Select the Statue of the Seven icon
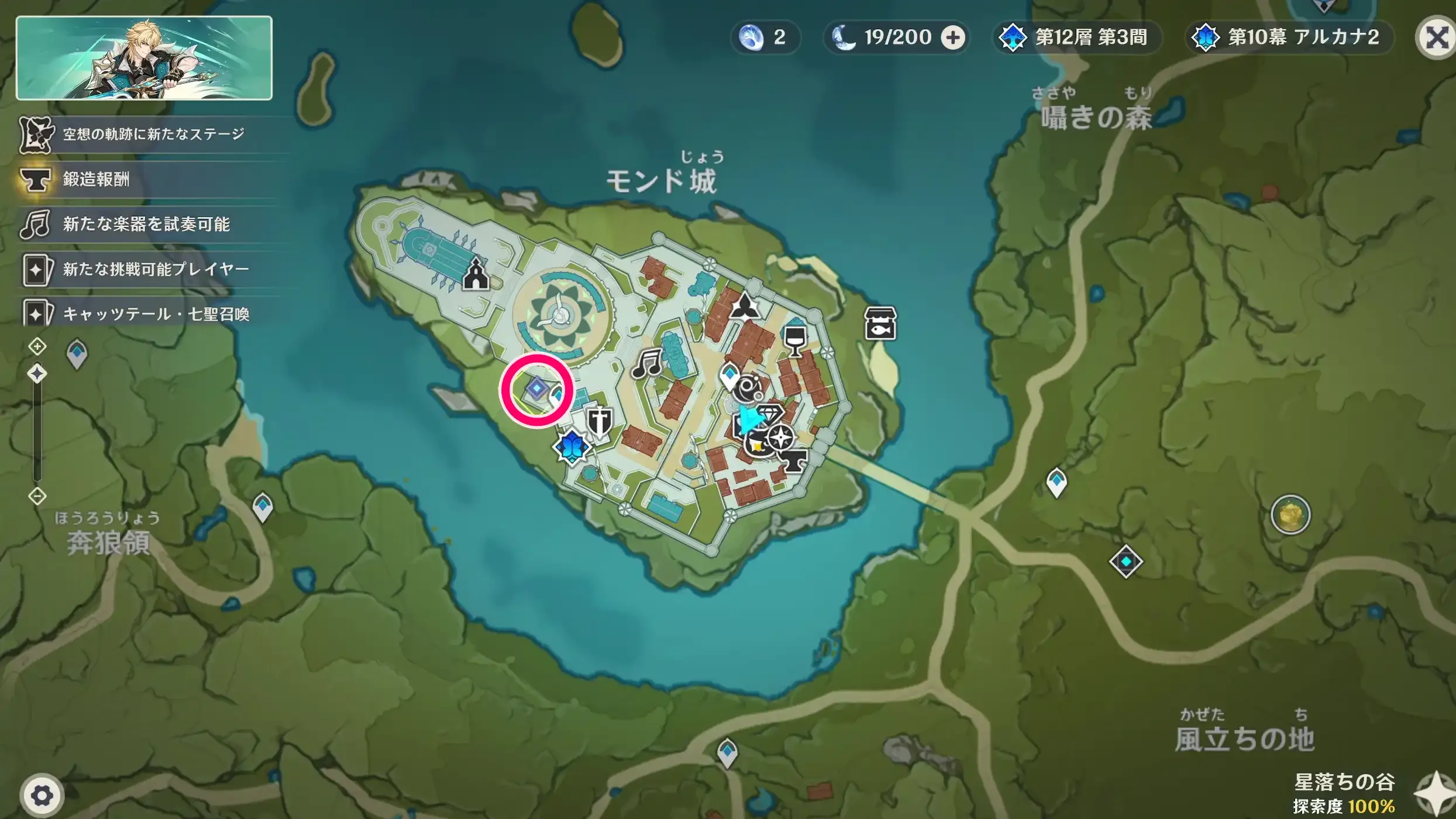This screenshot has width=1456, height=819. point(573,447)
